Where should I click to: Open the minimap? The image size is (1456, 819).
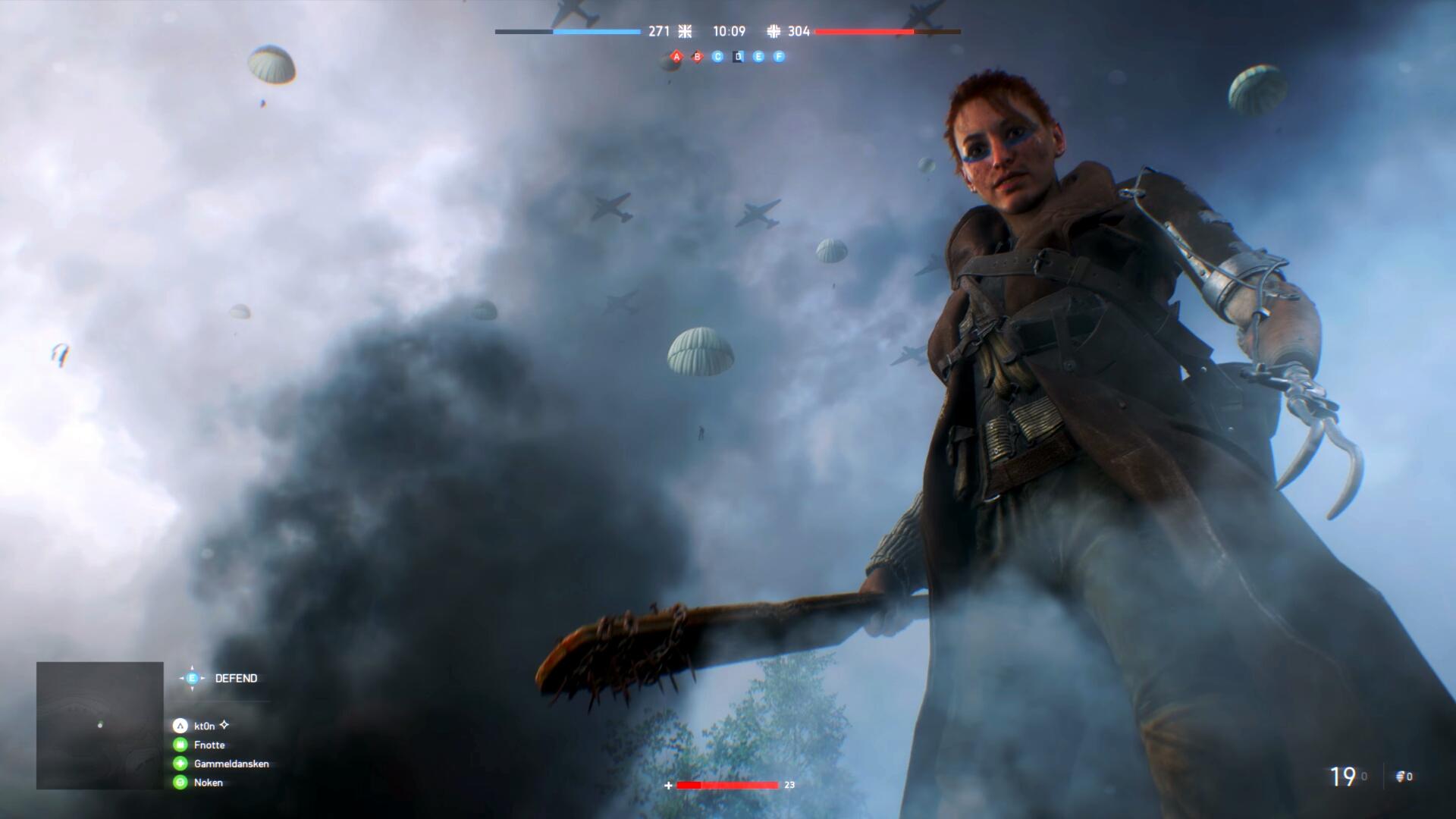100,725
